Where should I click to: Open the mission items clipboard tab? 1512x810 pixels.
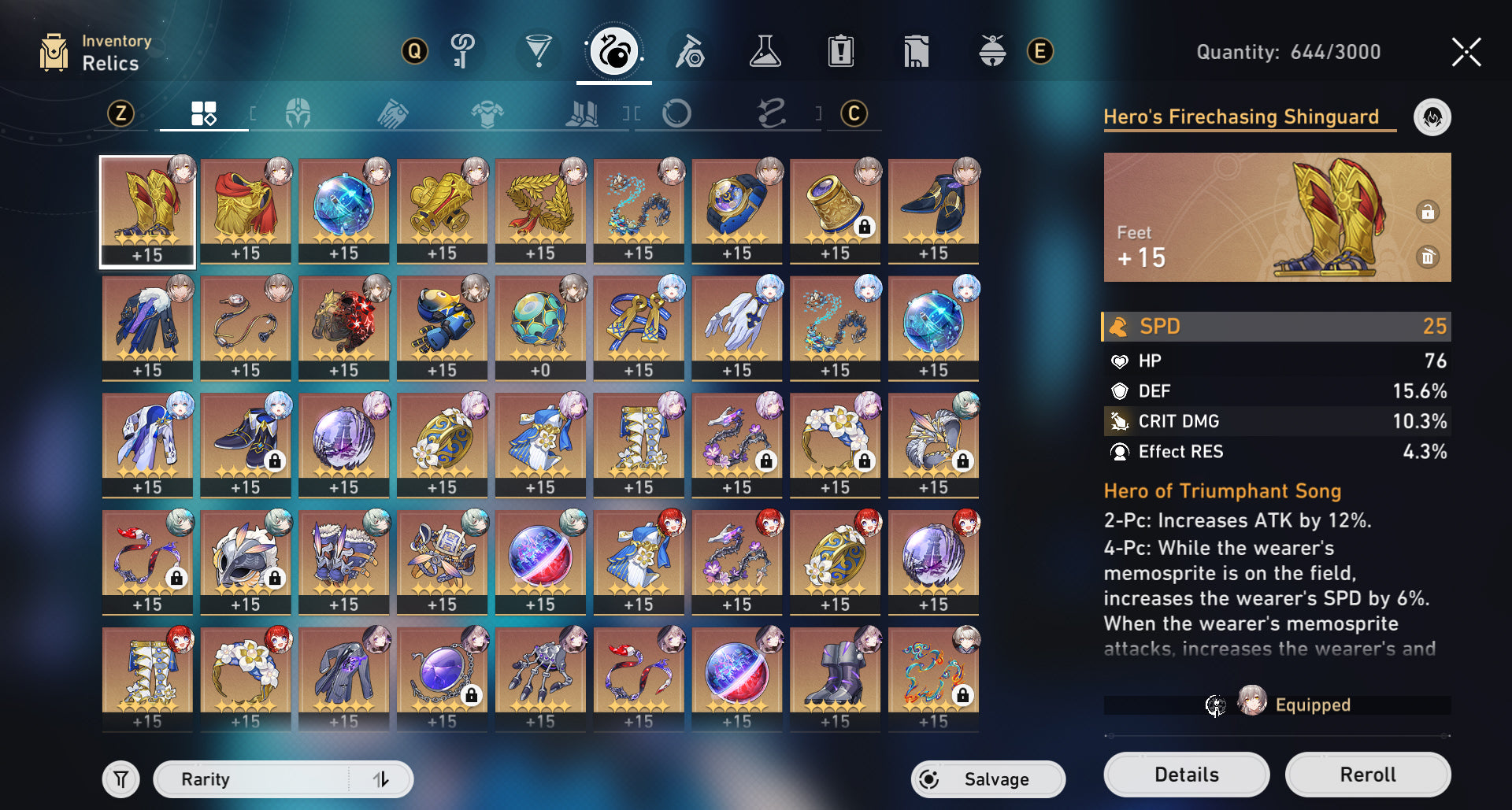pyautogui.click(x=840, y=52)
